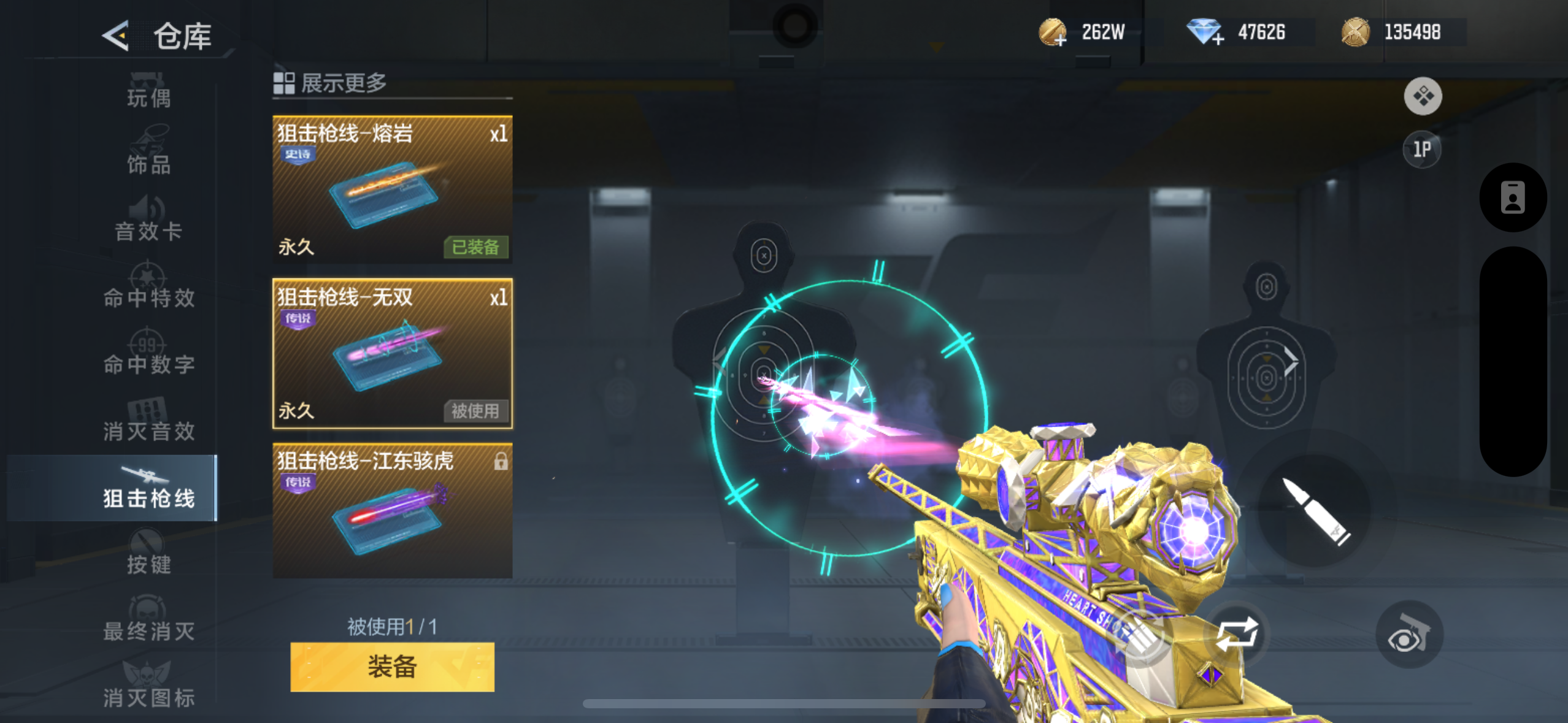Select the 狙击枪线-无双 item card

click(392, 354)
